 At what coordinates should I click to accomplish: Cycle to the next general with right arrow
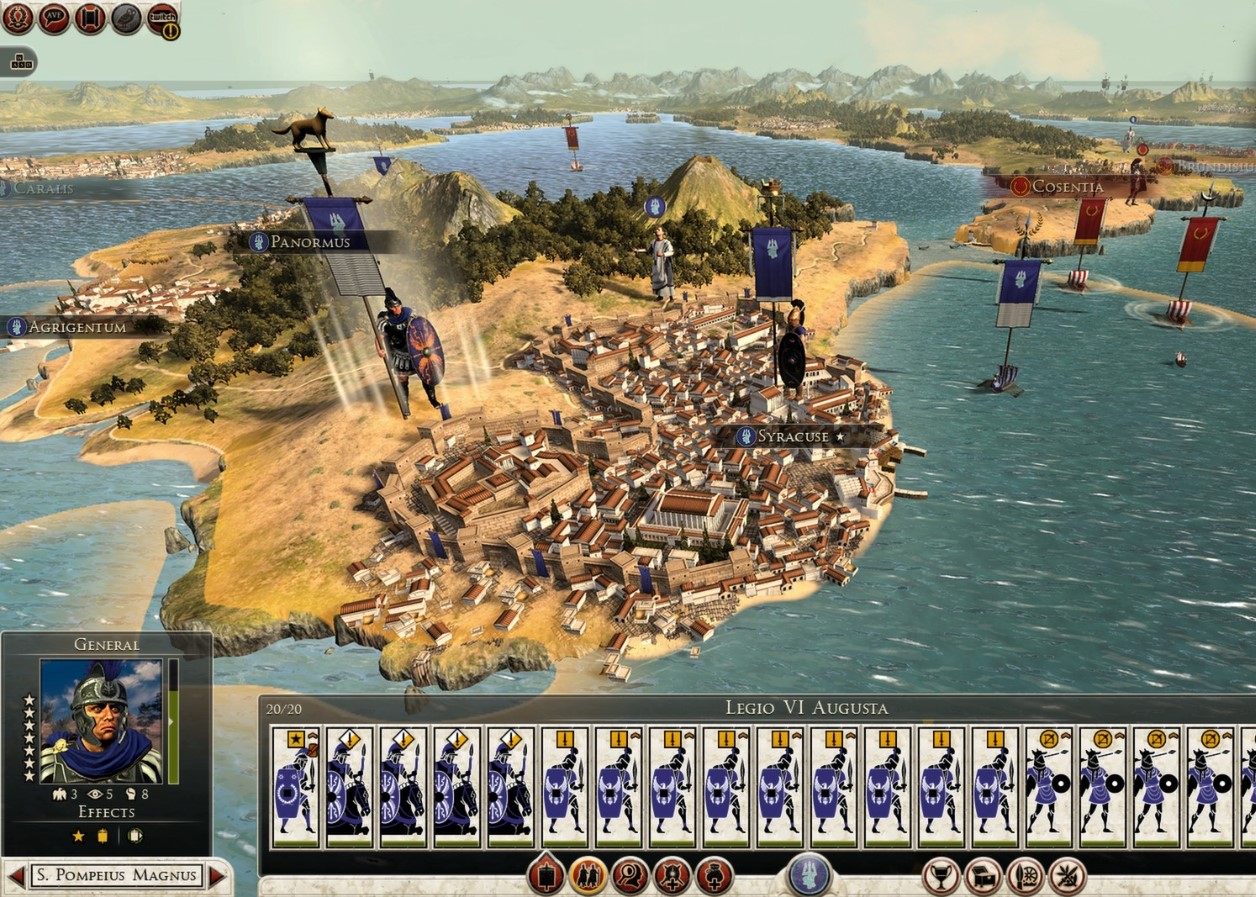tap(216, 877)
